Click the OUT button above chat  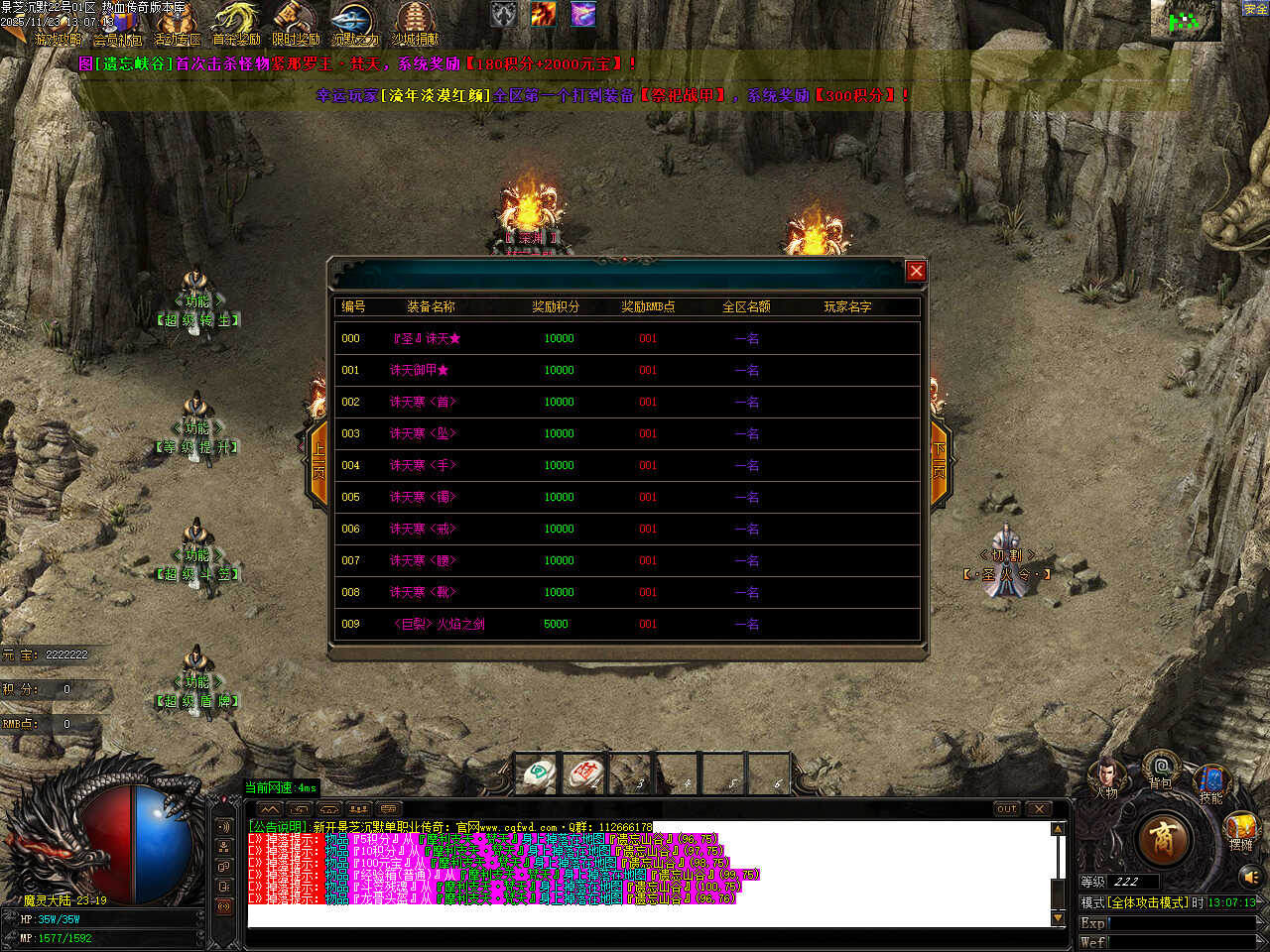(x=1006, y=809)
